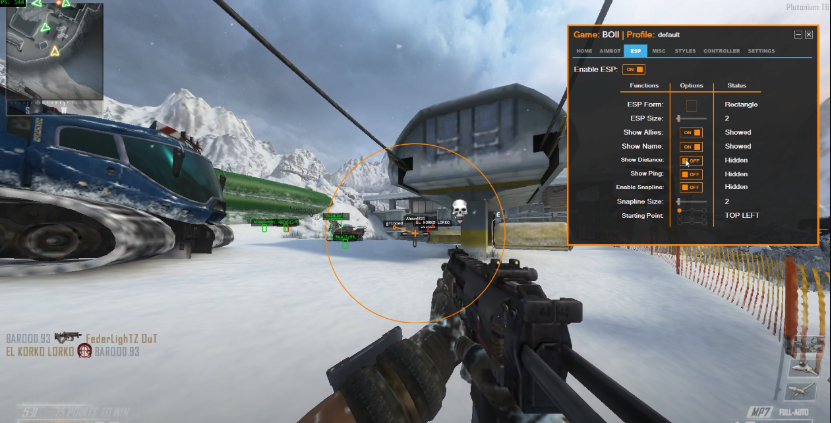
Task: Toggle the Enable ESP switch
Action: tap(633, 69)
